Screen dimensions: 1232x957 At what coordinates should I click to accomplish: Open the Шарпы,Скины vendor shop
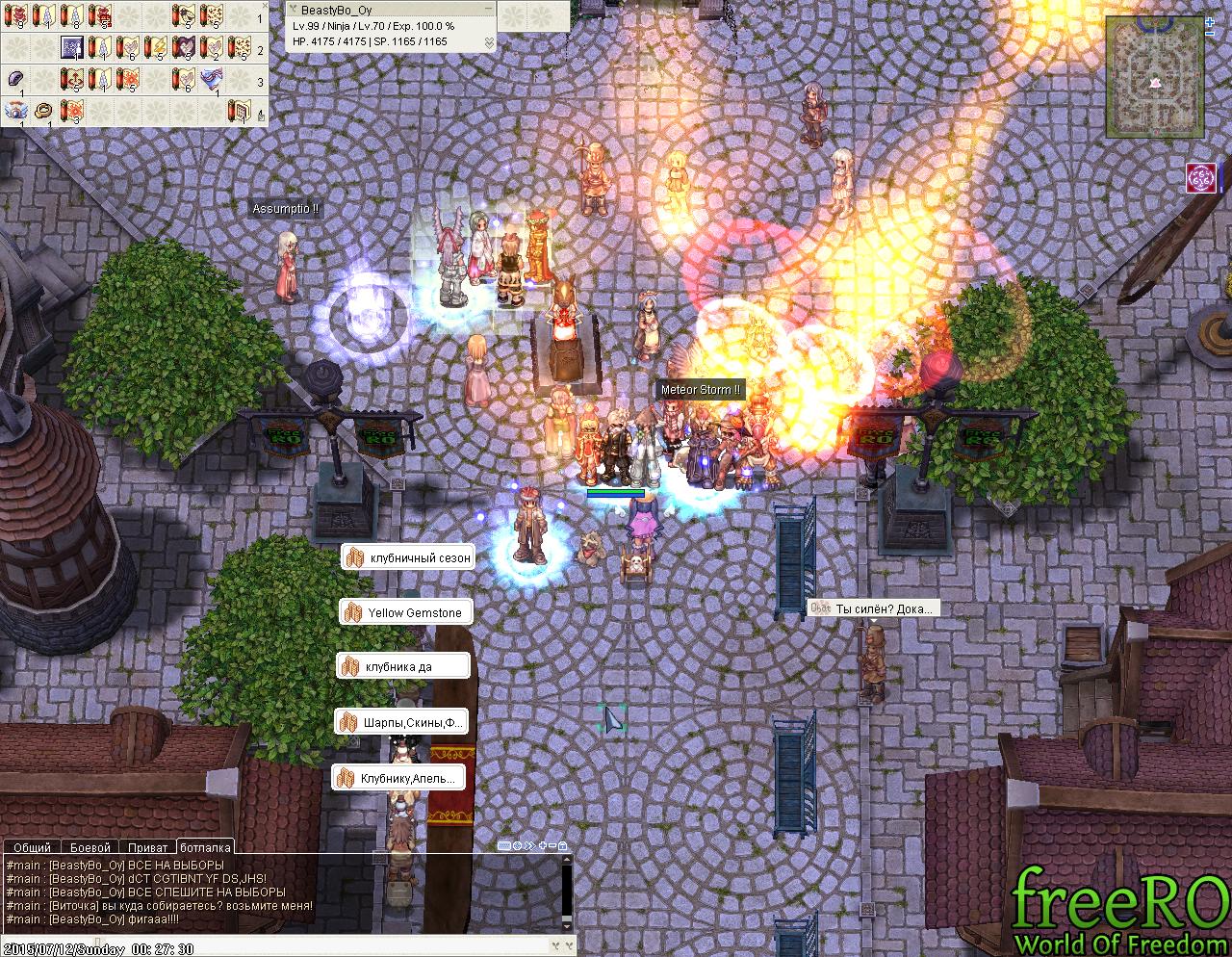coord(402,722)
